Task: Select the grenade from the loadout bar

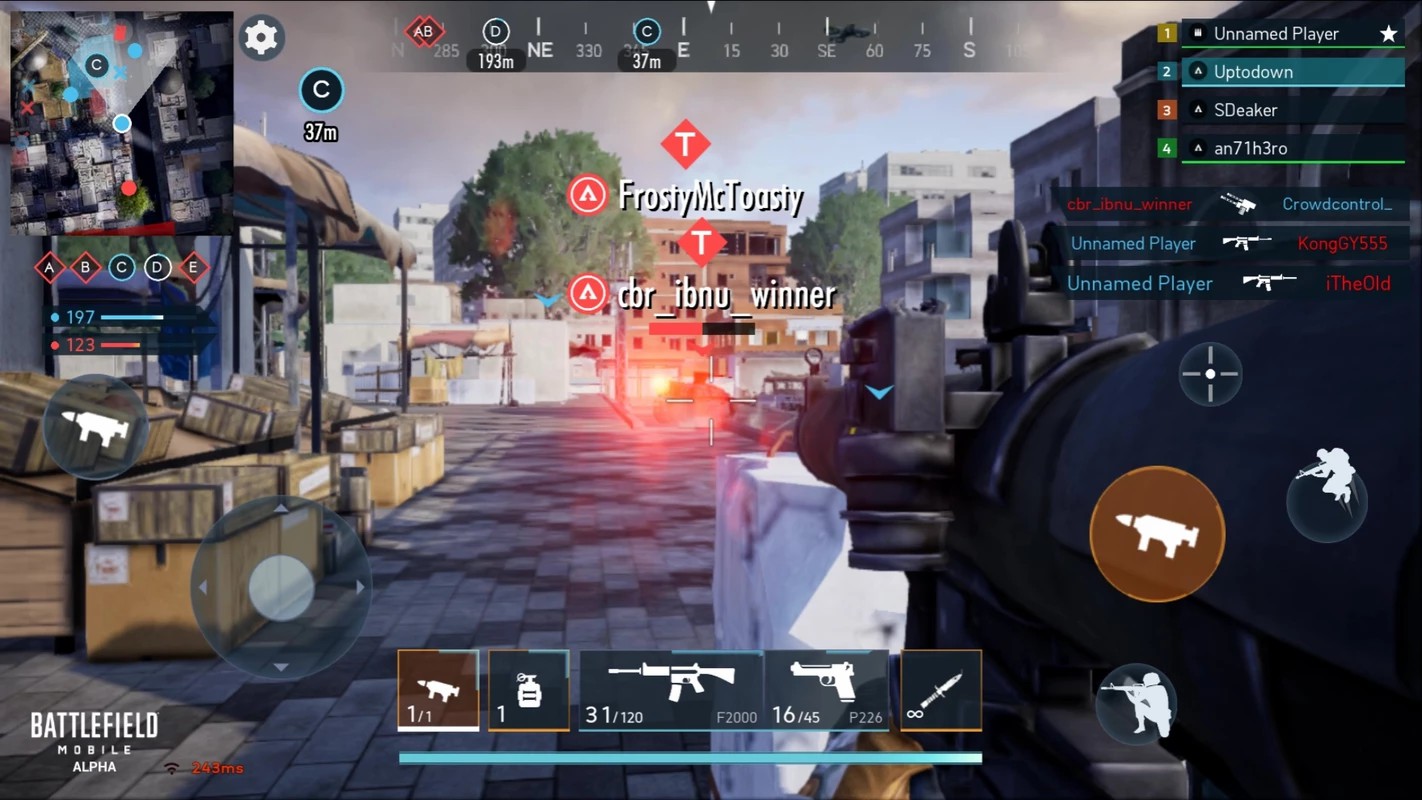Action: 528,690
